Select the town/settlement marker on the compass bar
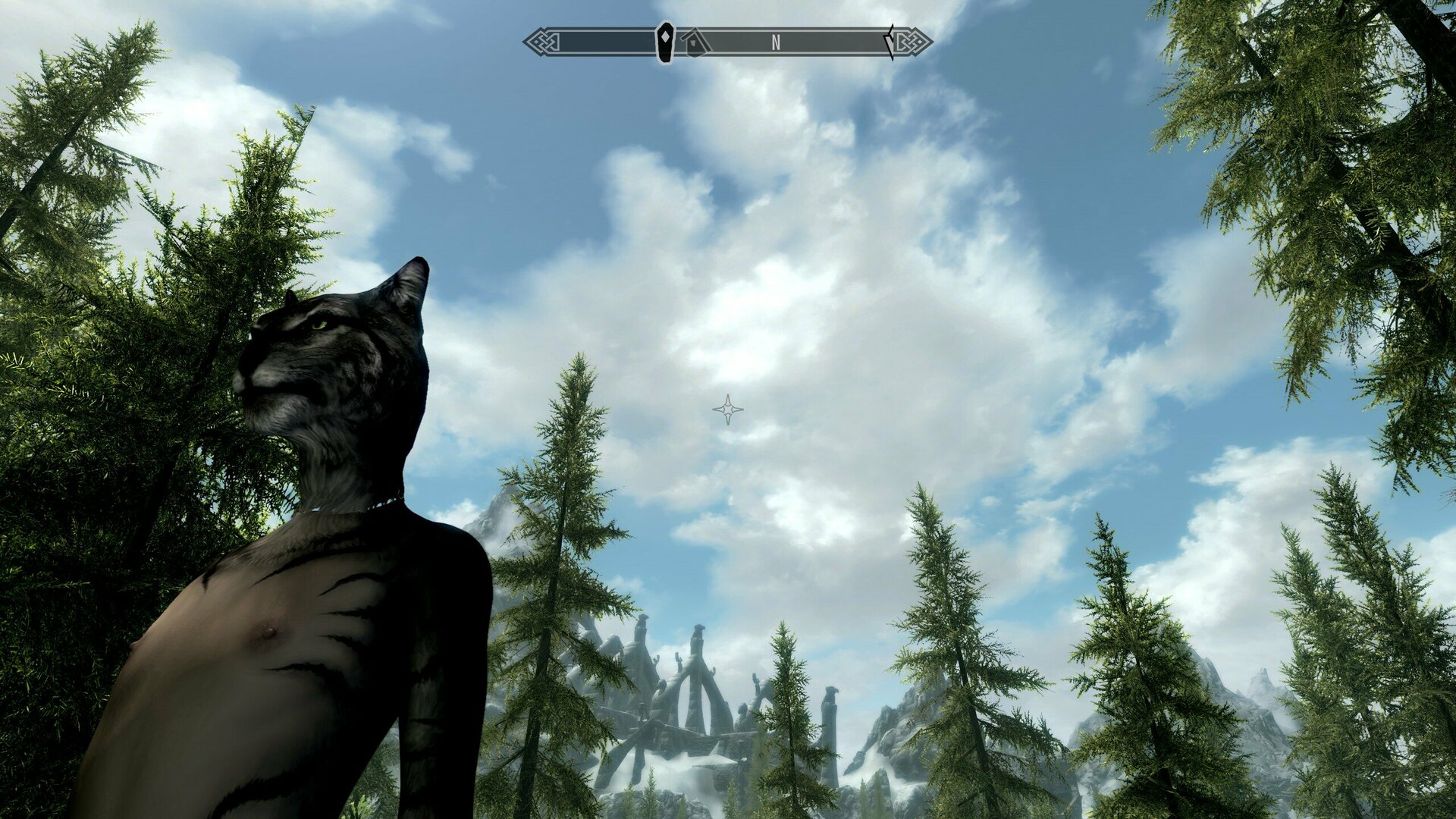 695,43
